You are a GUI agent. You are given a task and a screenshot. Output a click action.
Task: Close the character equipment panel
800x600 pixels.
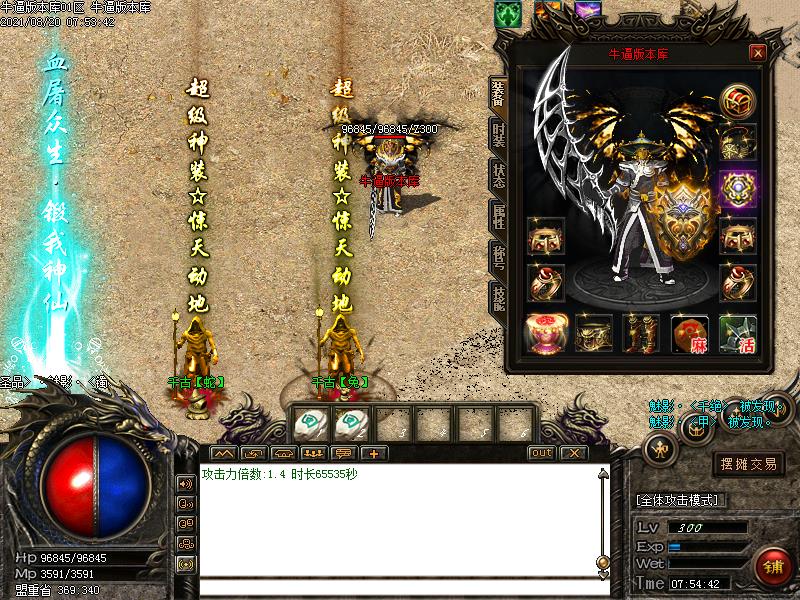(758, 53)
